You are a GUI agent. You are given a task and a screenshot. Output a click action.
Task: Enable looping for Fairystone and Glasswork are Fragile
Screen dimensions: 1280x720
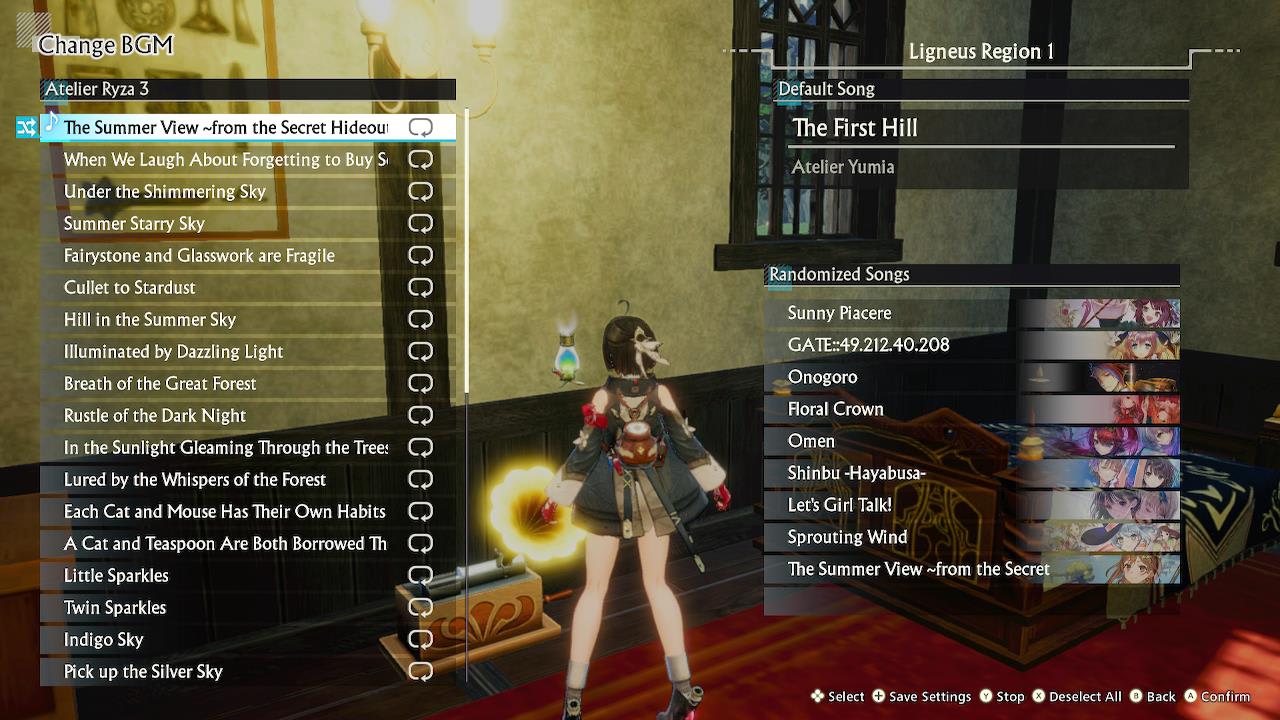(420, 255)
